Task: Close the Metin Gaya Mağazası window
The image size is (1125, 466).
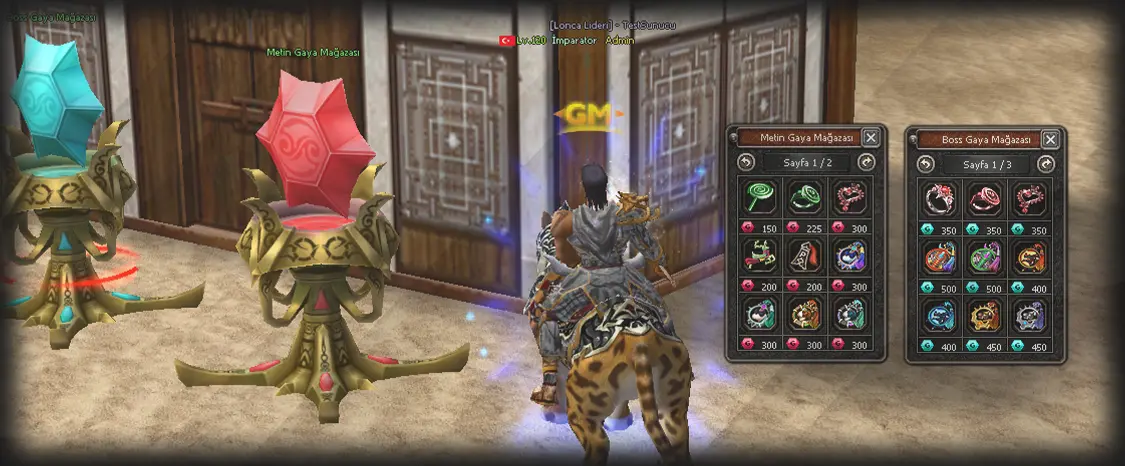Action: 871,138
